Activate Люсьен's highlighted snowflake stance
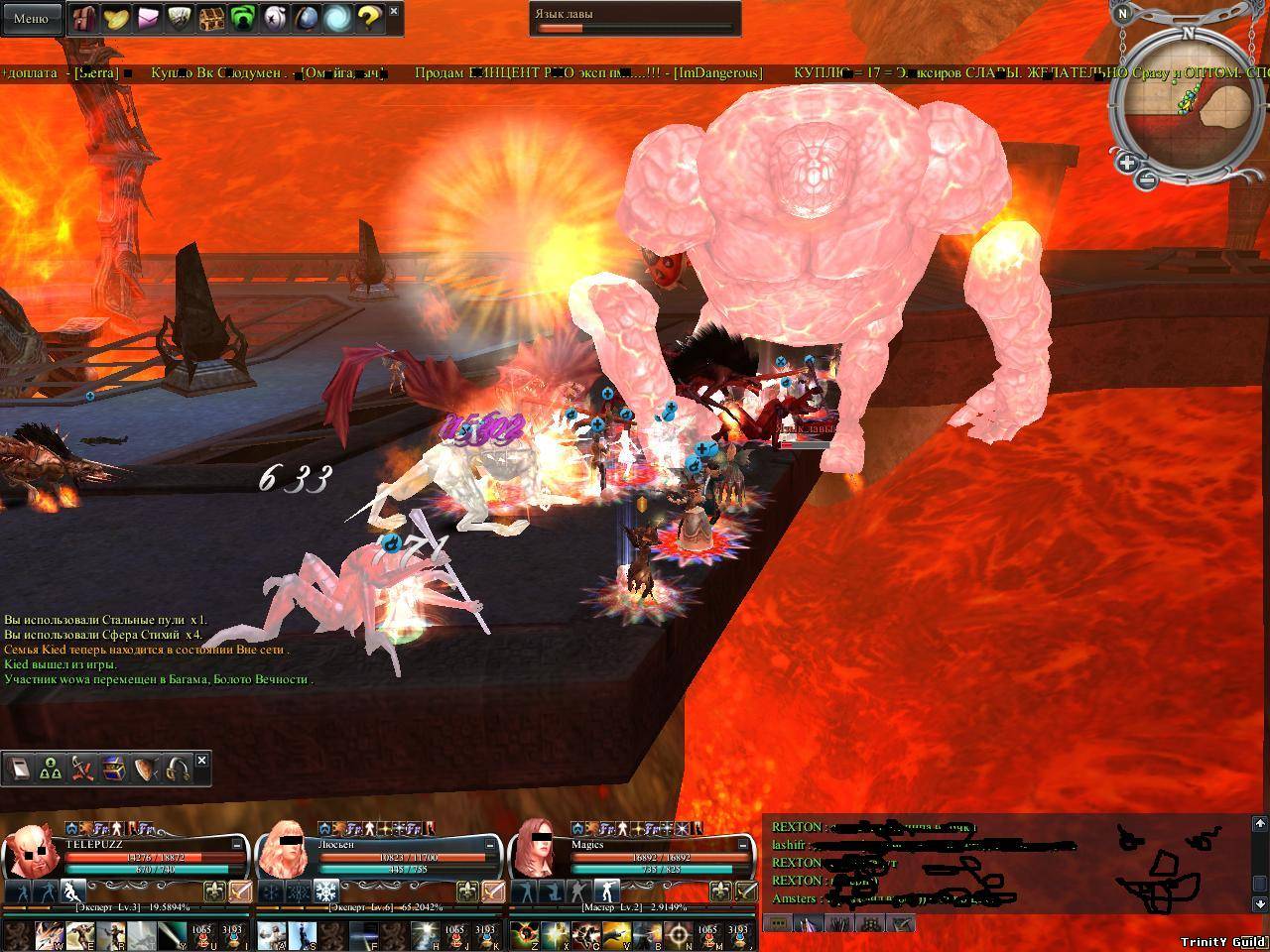This screenshot has width=1270, height=952. click(326, 891)
